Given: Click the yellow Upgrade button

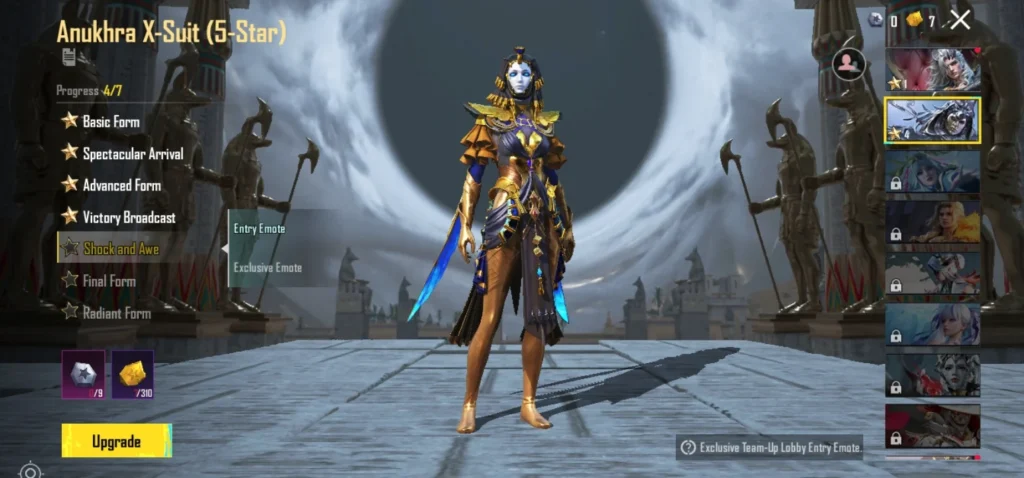Looking at the screenshot, I should 116,441.
